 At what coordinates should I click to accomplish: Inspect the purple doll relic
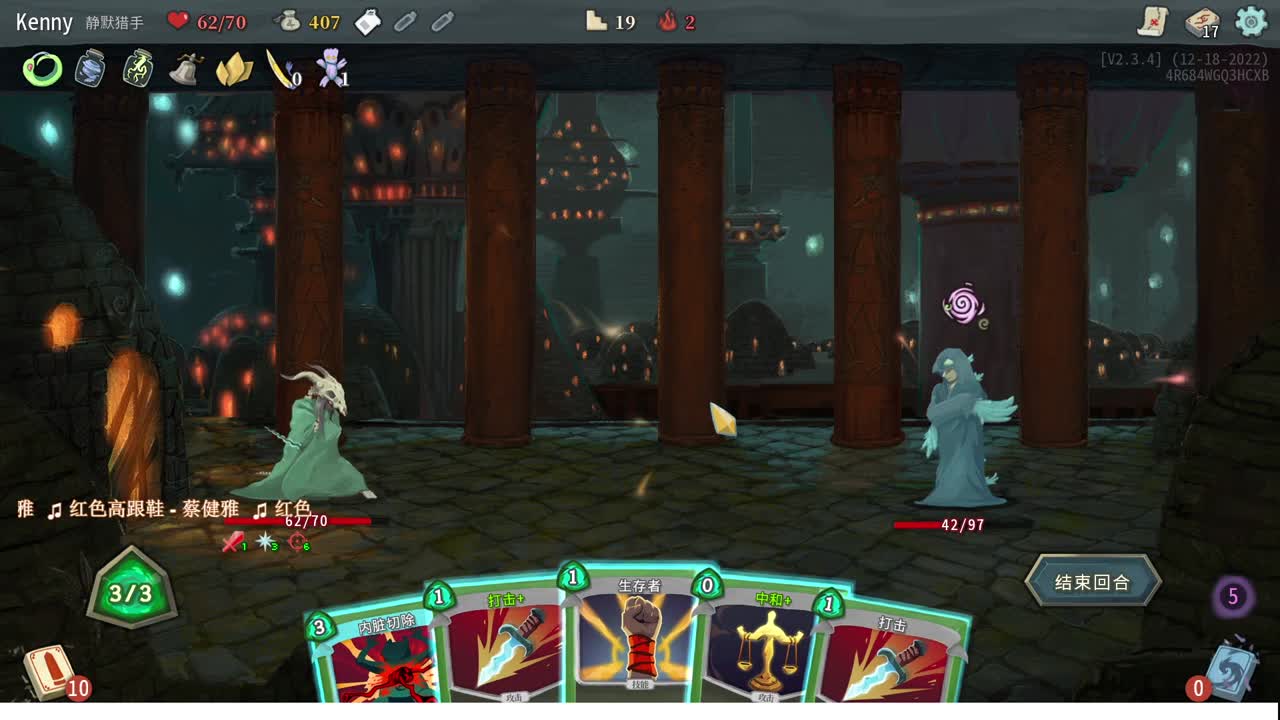click(330, 69)
